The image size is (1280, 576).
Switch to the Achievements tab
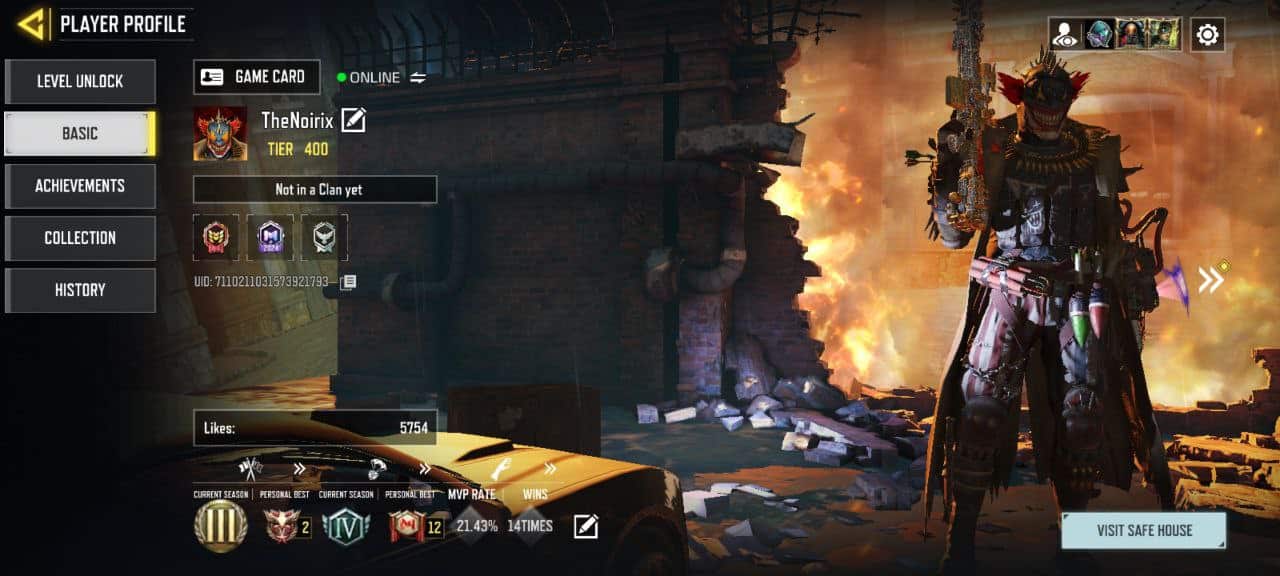point(80,186)
